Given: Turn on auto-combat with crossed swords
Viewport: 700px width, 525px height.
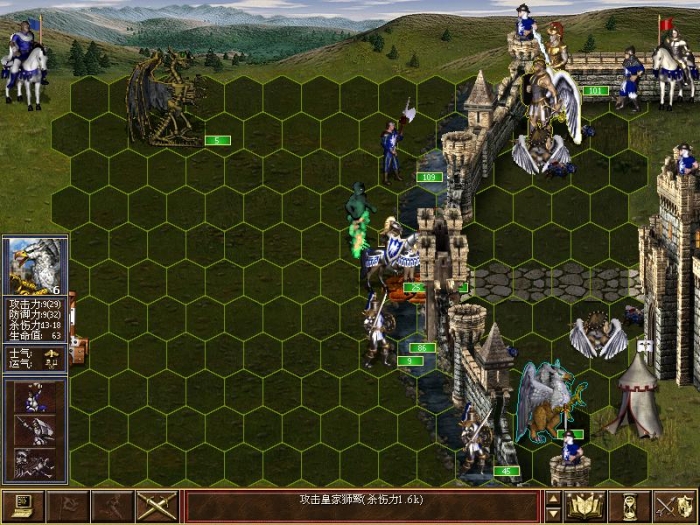Looking at the screenshot, I should pos(157,506).
